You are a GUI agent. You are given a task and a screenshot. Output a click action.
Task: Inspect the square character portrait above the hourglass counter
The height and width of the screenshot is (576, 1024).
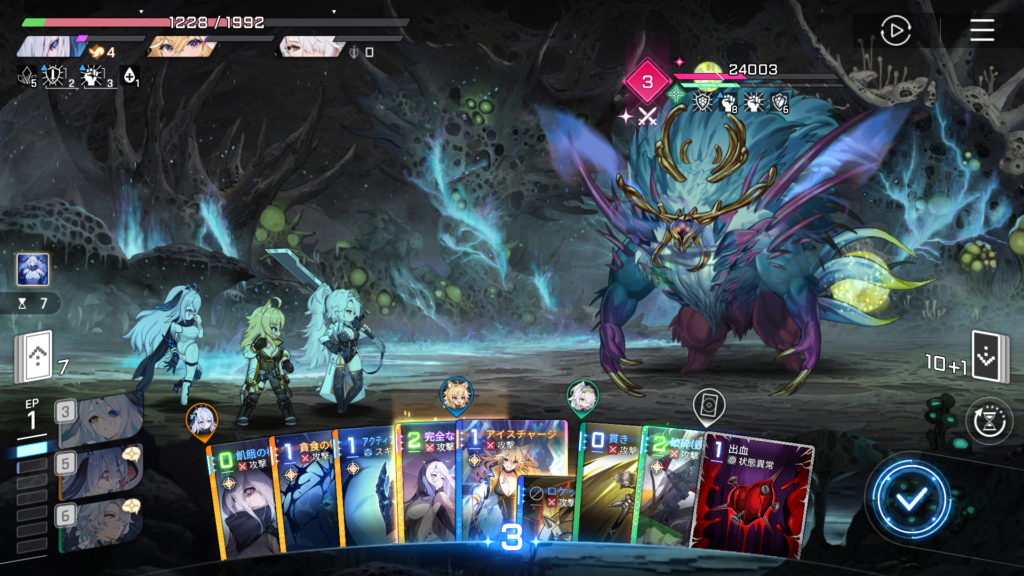click(x=32, y=269)
